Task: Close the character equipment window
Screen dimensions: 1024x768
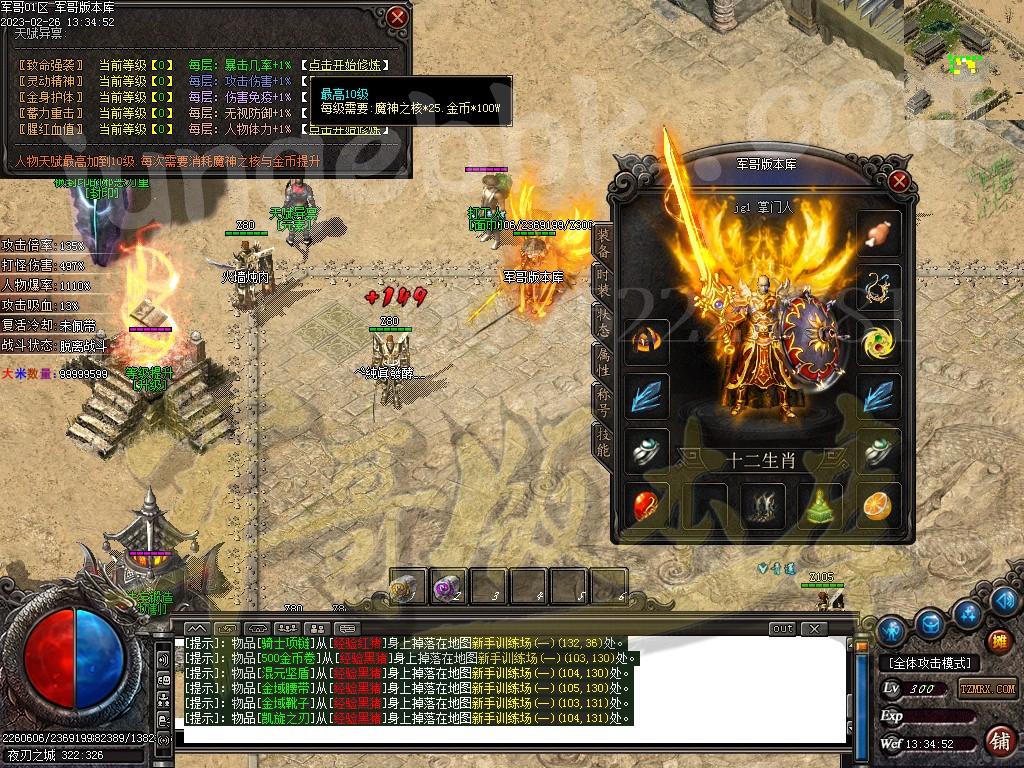Action: point(898,181)
